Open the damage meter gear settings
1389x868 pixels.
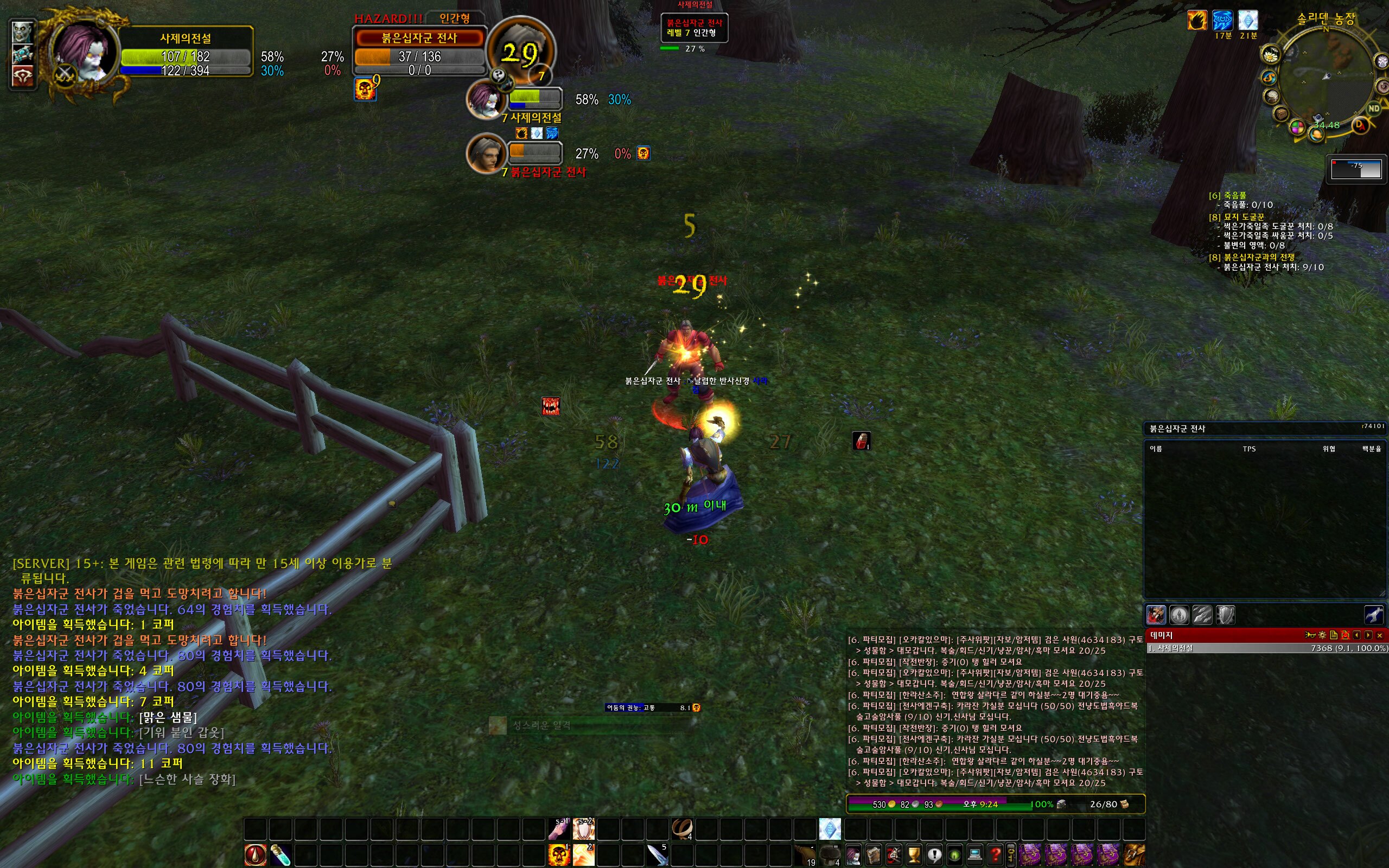tap(1322, 635)
